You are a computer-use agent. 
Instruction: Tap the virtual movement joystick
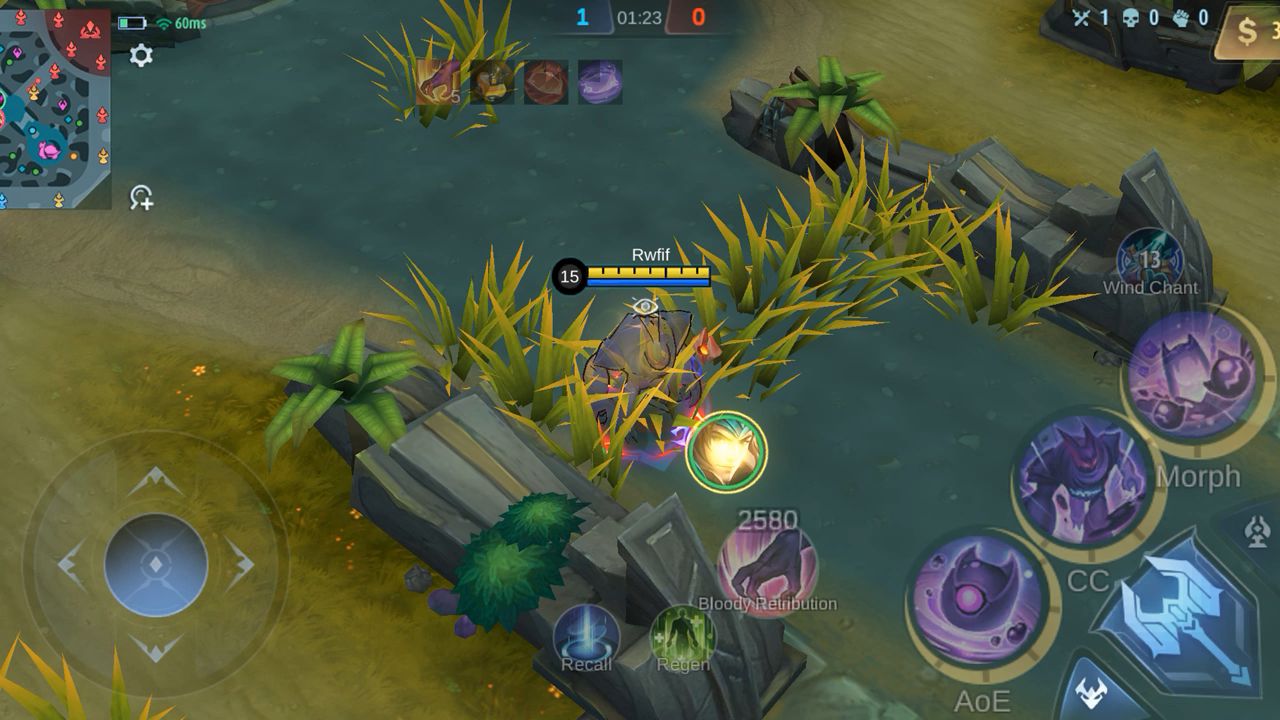(156, 564)
